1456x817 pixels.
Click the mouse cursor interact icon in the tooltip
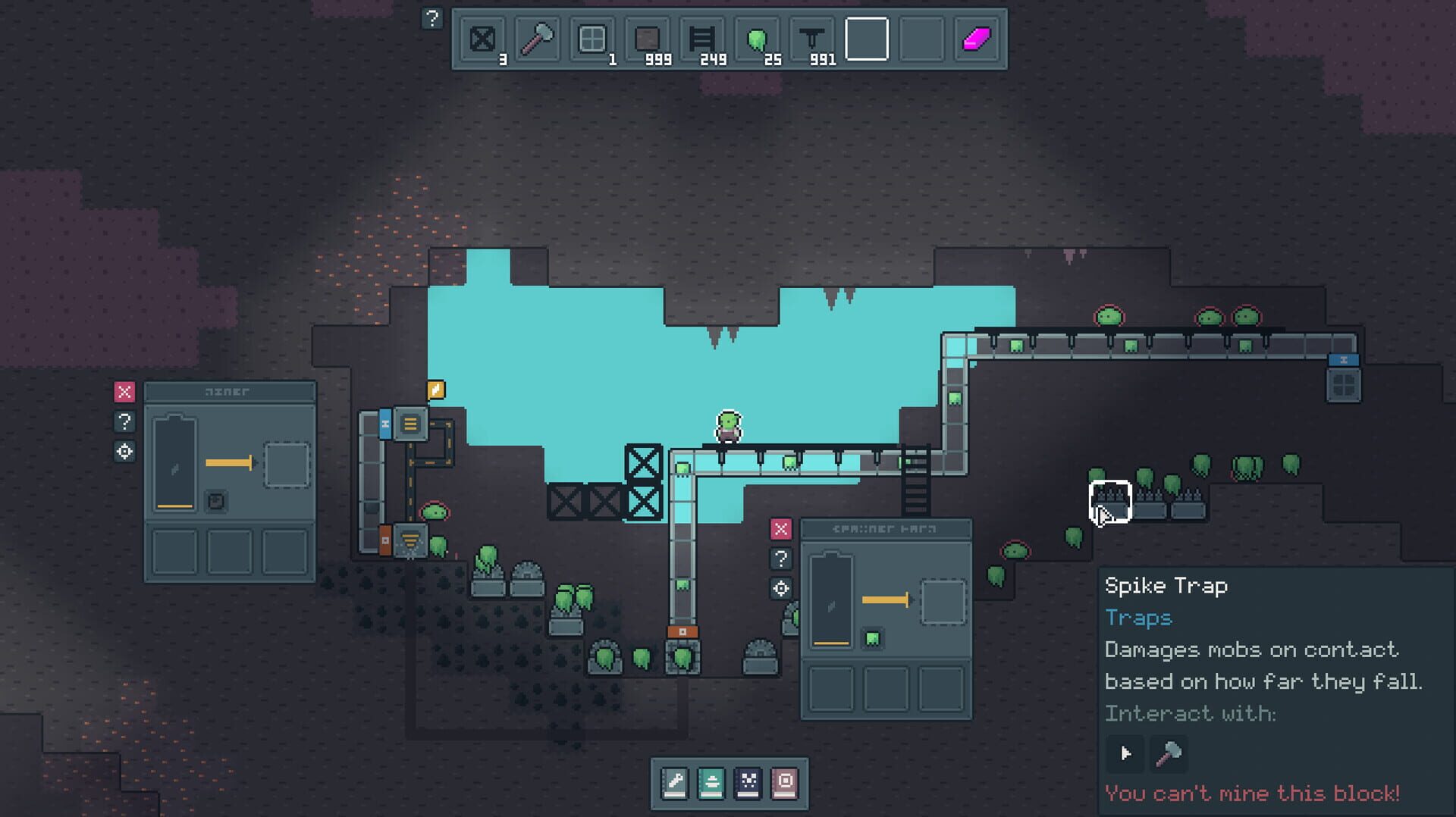(x=1125, y=754)
